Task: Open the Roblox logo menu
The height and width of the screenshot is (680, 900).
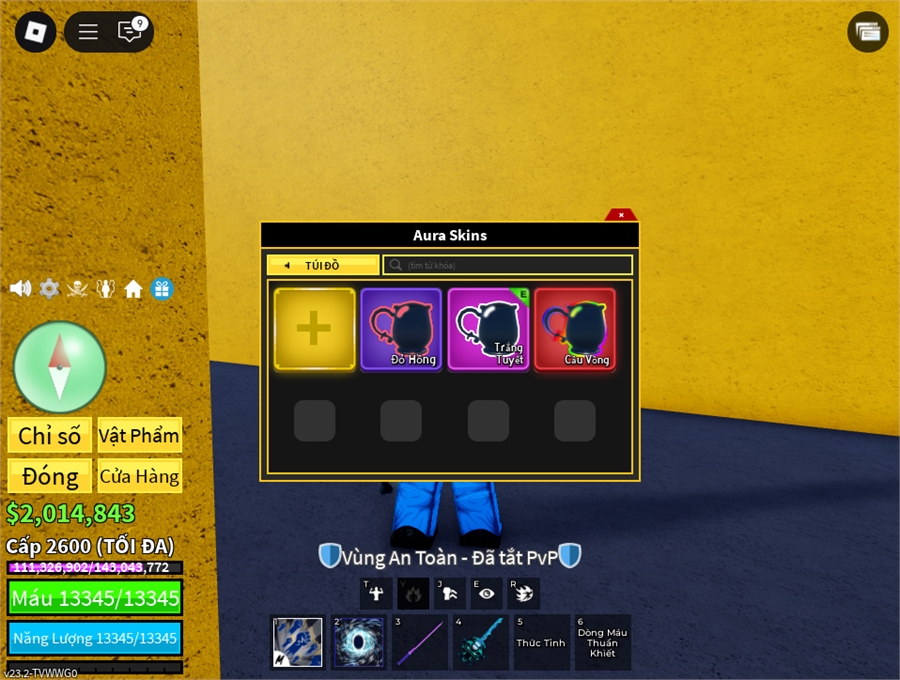Action: click(36, 32)
